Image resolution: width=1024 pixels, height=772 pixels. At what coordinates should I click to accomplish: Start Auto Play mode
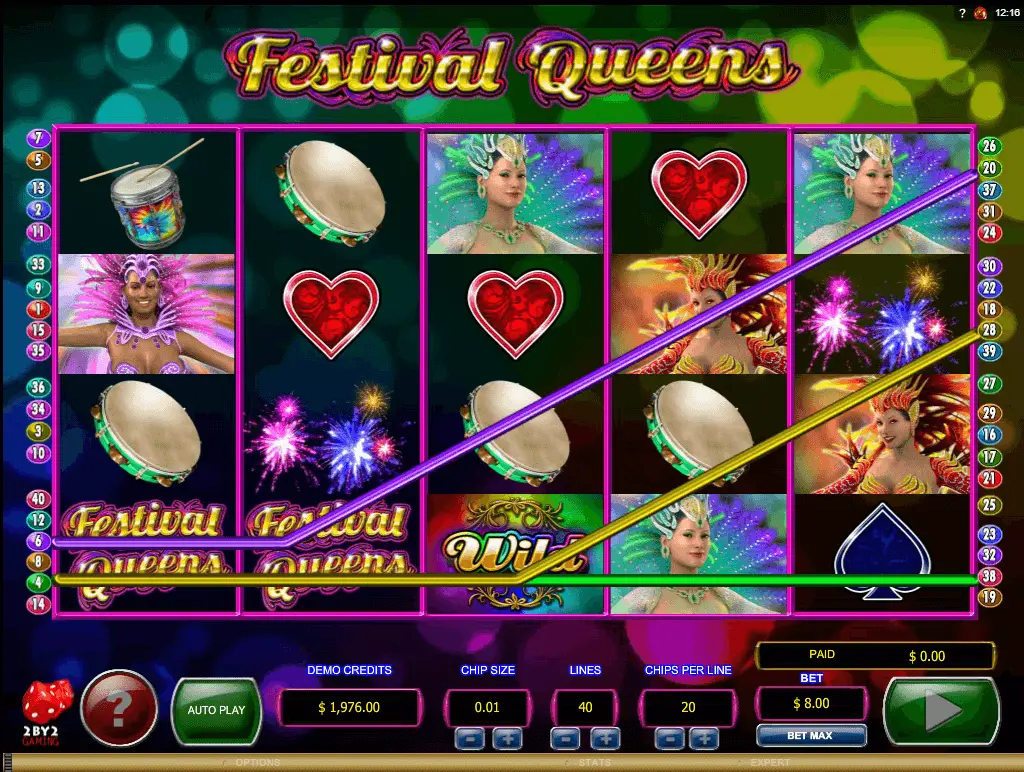point(216,711)
